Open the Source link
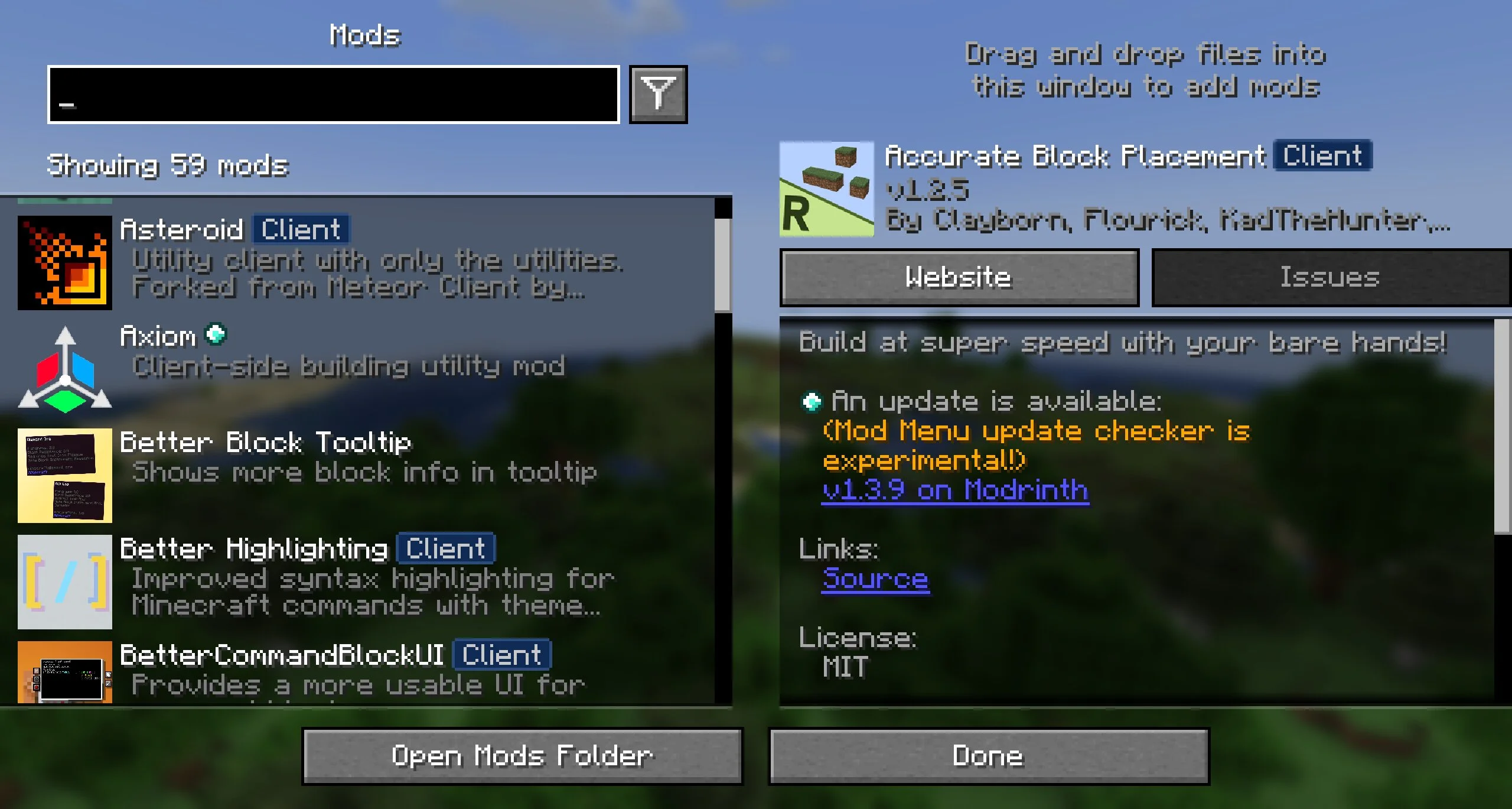The image size is (1512, 809). coord(875,579)
